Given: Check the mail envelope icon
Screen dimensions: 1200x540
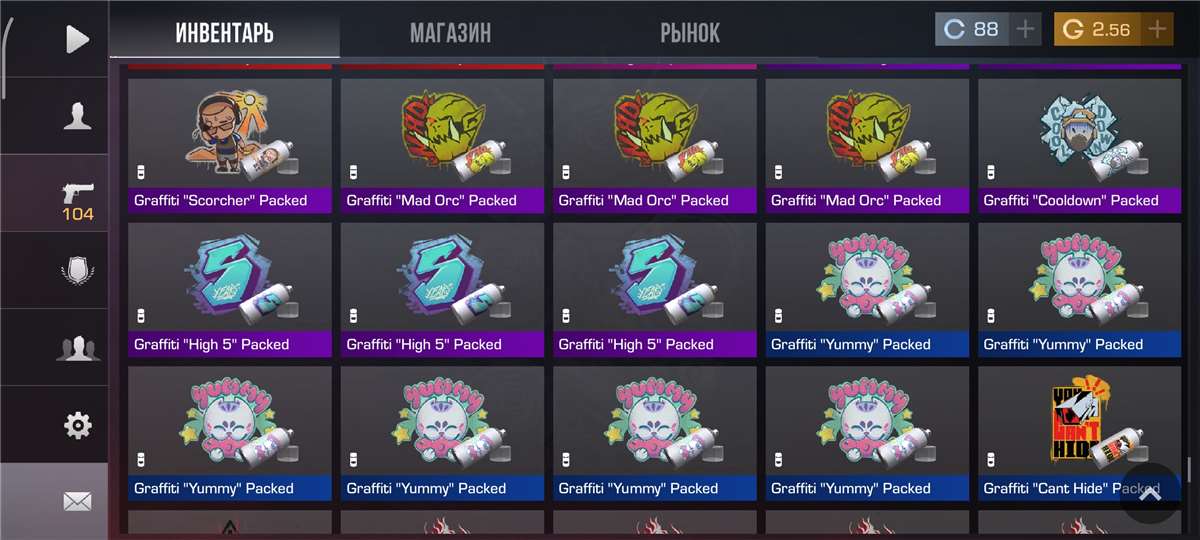Looking at the screenshot, I should [77, 501].
